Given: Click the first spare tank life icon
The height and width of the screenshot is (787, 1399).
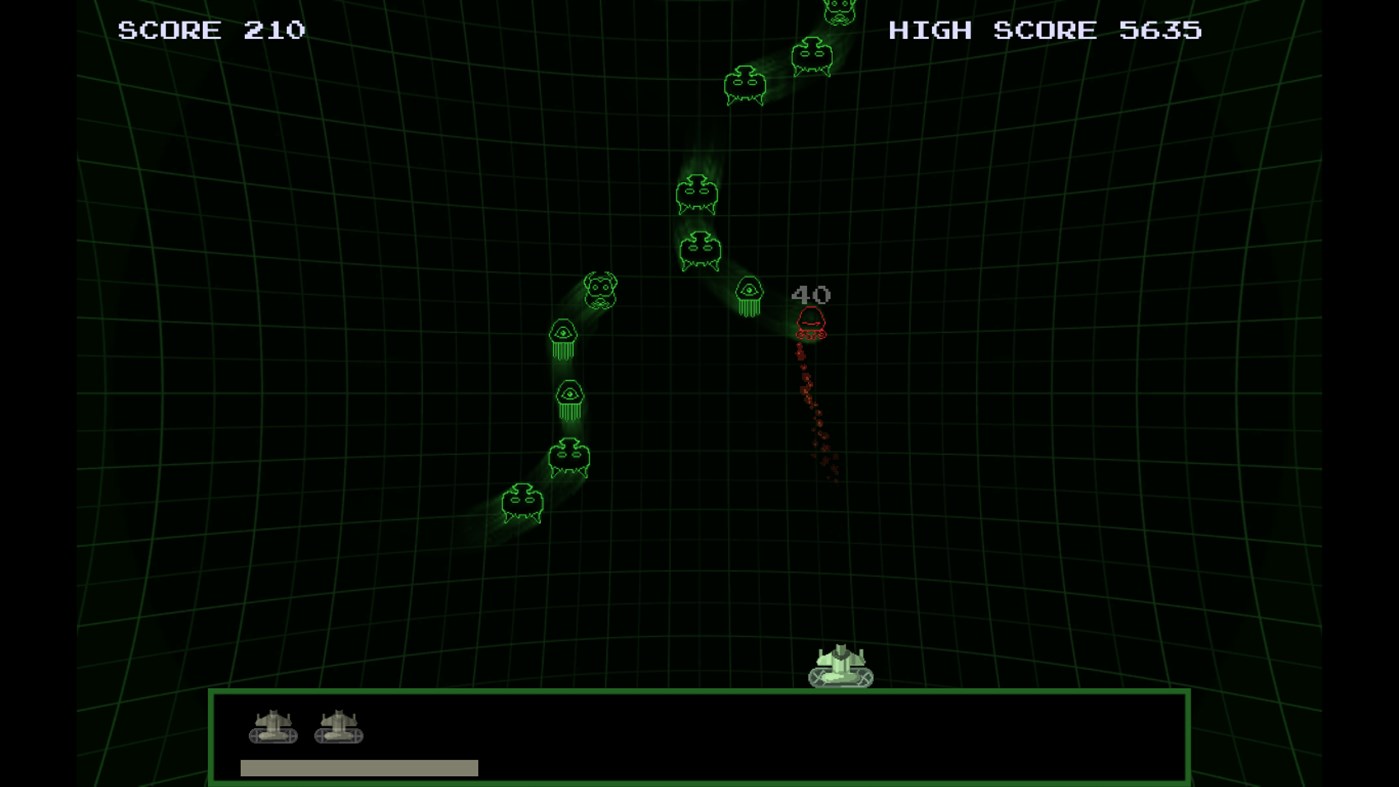Looking at the screenshot, I should [271, 728].
